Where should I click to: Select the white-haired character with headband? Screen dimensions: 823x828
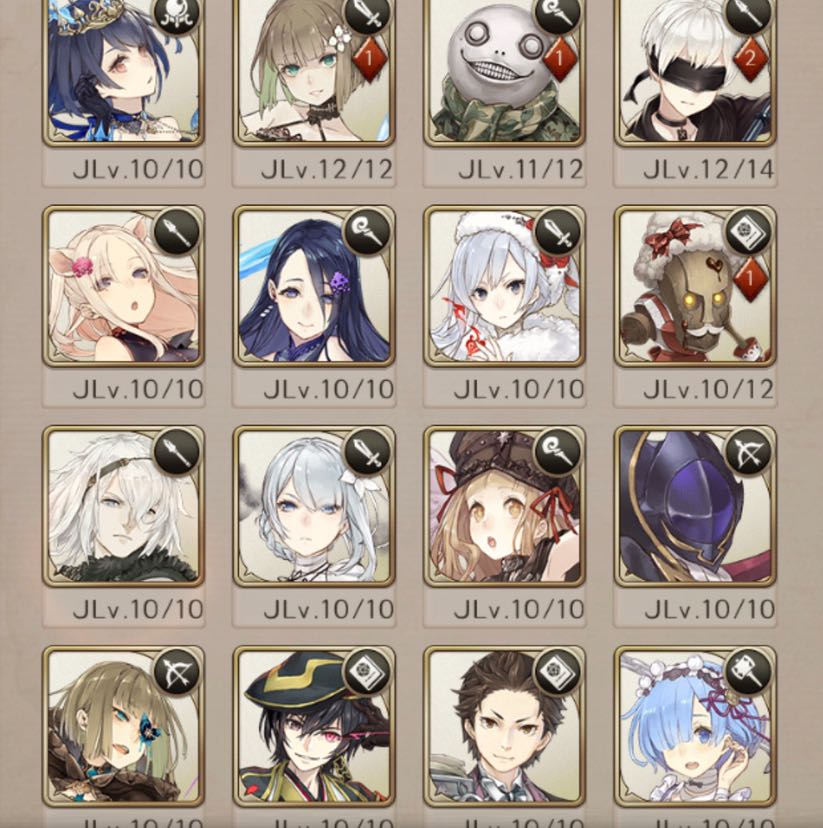point(122,506)
